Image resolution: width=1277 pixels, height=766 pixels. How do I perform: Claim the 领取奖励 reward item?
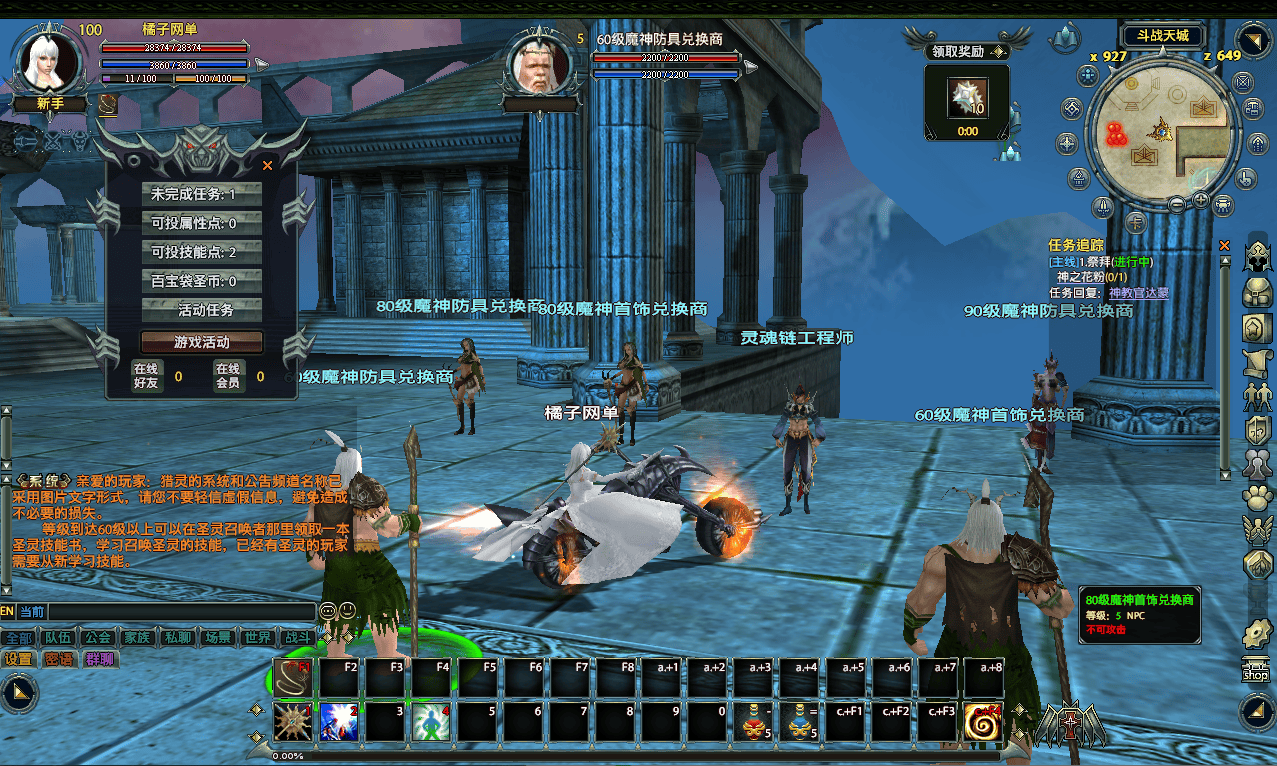tap(966, 100)
